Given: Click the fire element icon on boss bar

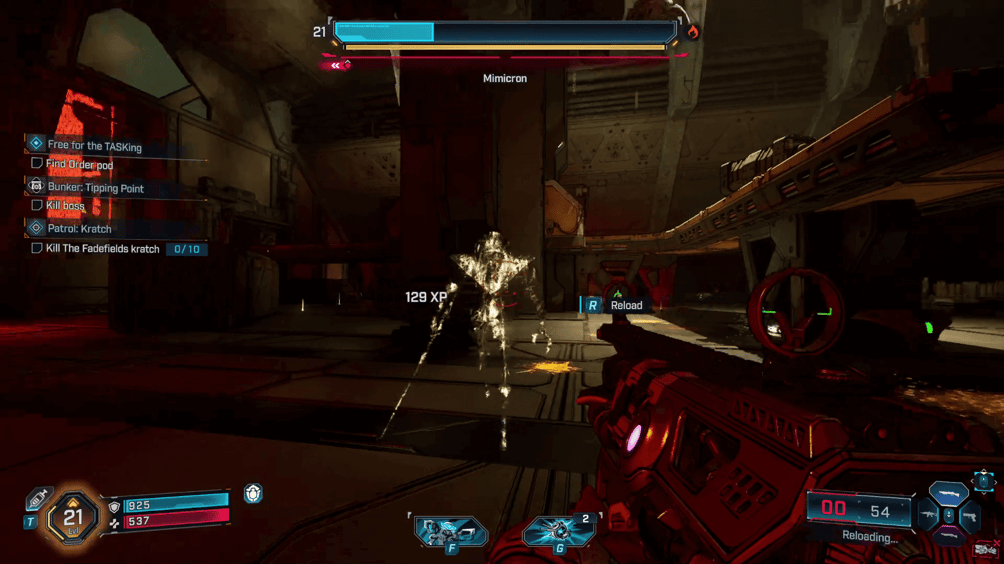Looking at the screenshot, I should tap(692, 32).
